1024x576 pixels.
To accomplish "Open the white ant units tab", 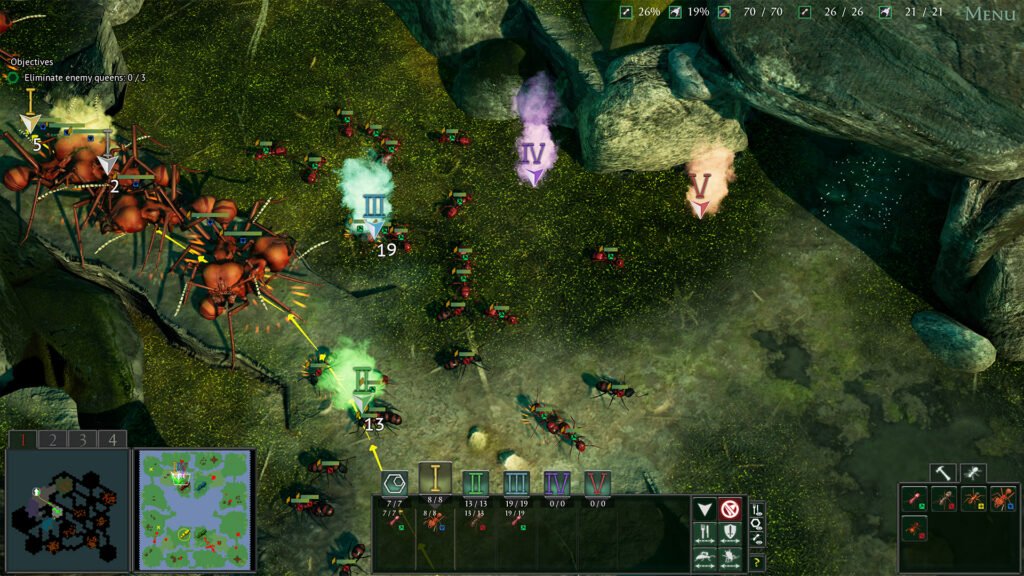I will pos(972,472).
